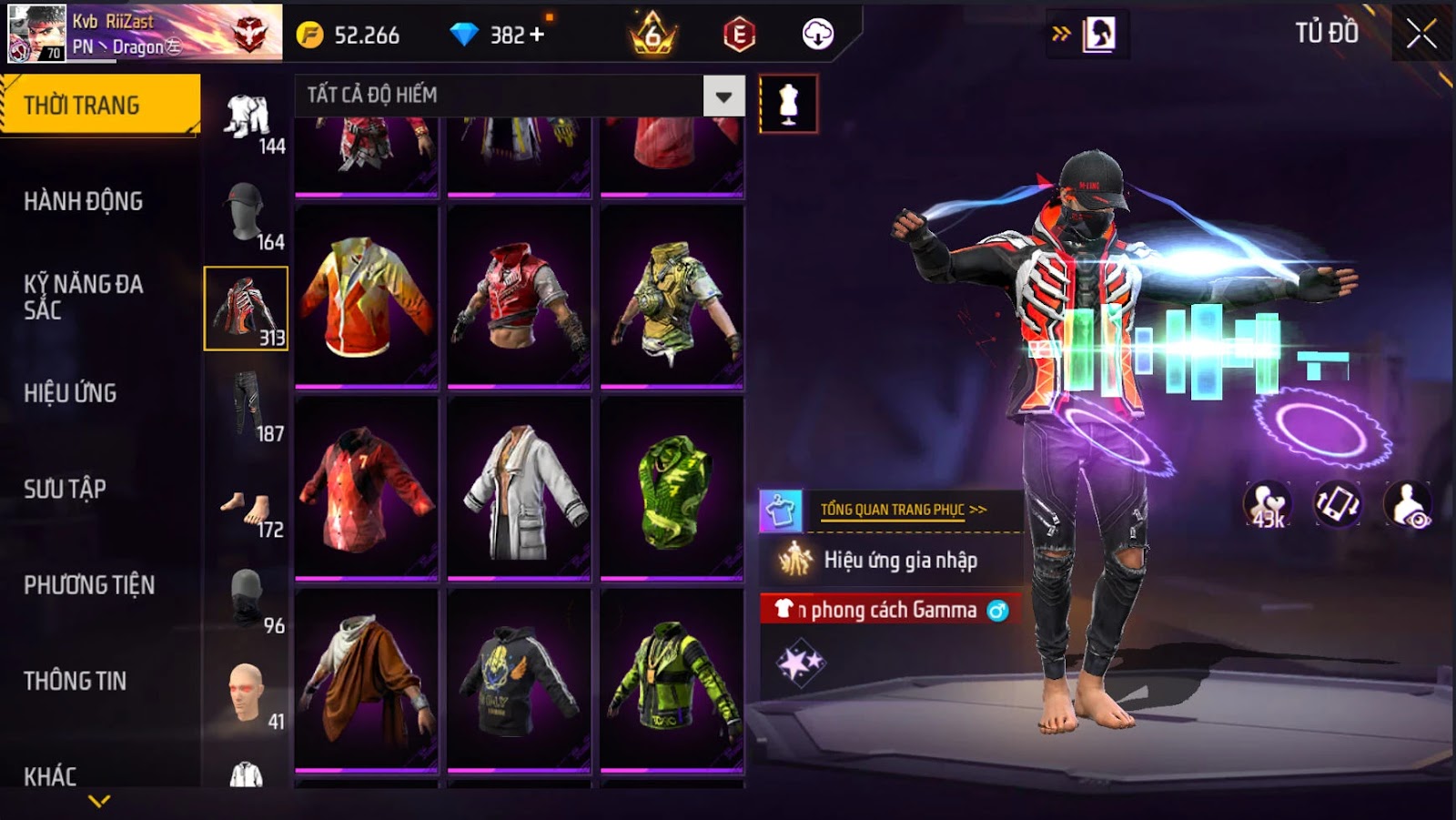Add diamonds with the plus button

537,35
